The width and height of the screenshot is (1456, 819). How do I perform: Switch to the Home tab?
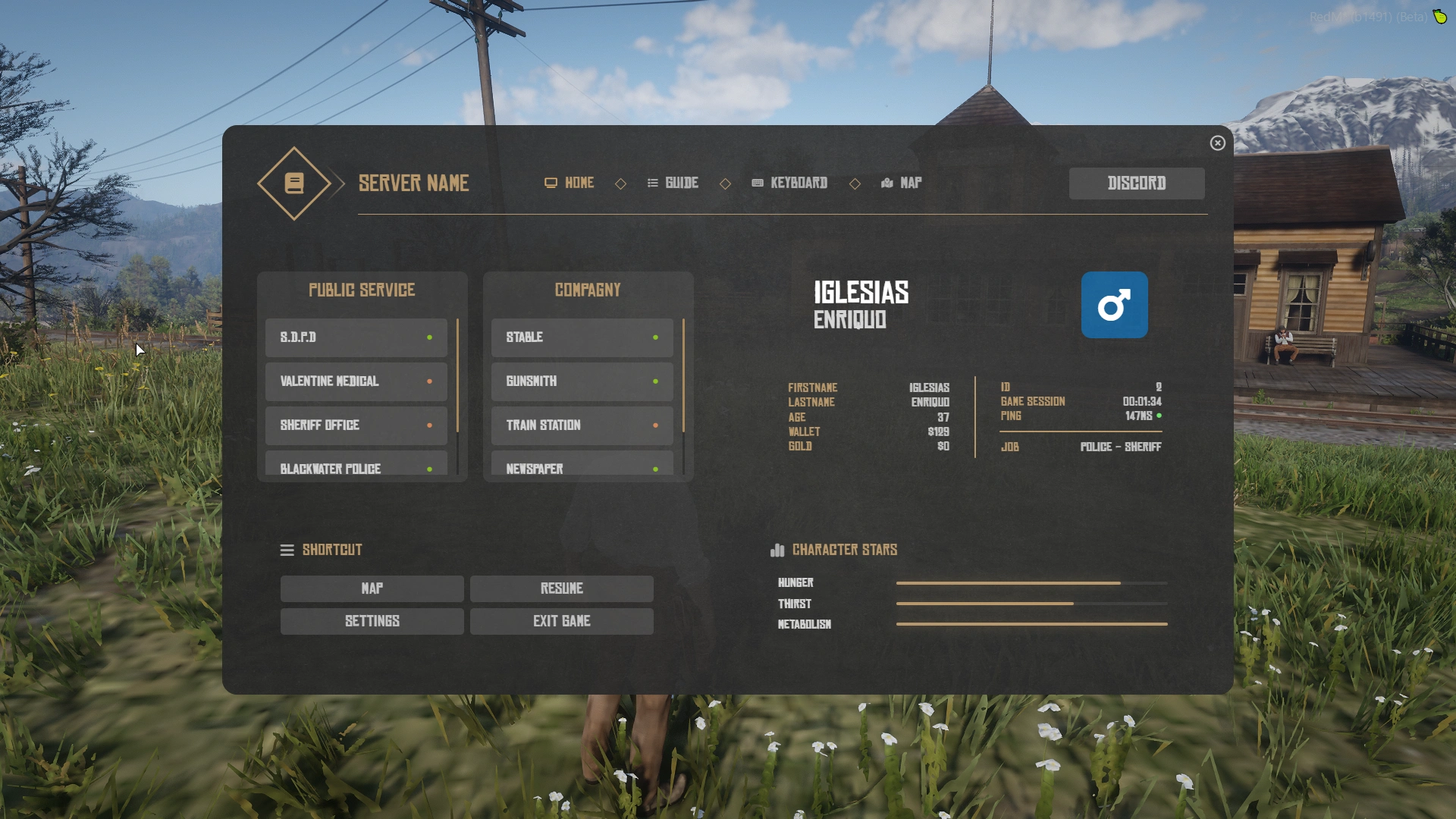point(570,184)
